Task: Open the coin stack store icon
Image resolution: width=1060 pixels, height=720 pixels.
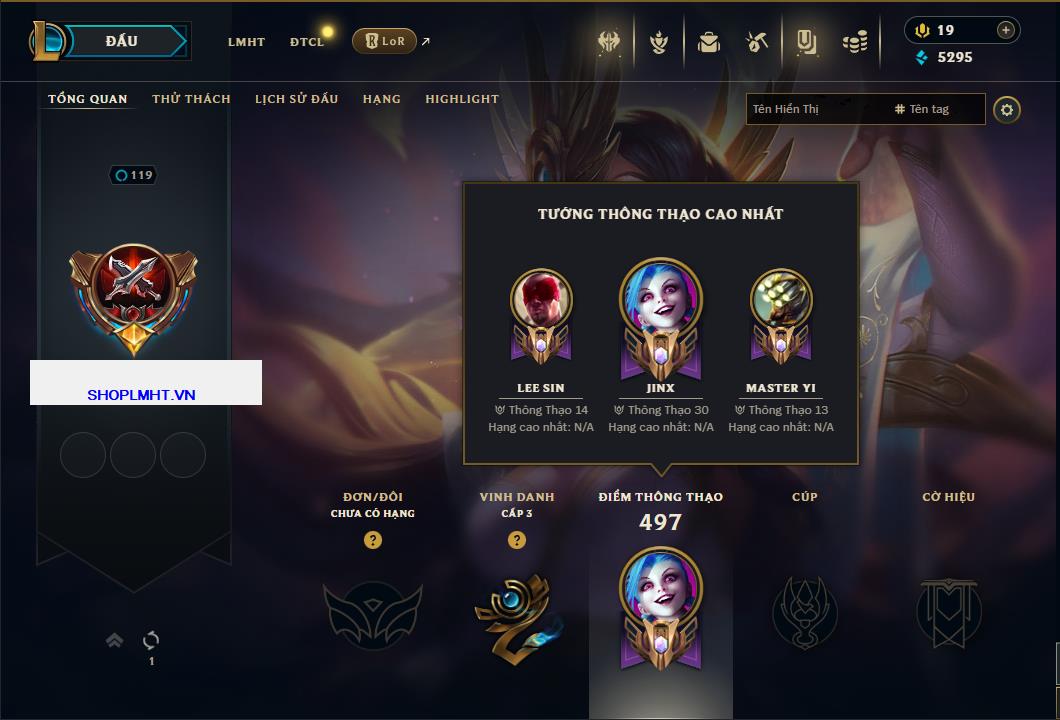Action: (x=855, y=42)
